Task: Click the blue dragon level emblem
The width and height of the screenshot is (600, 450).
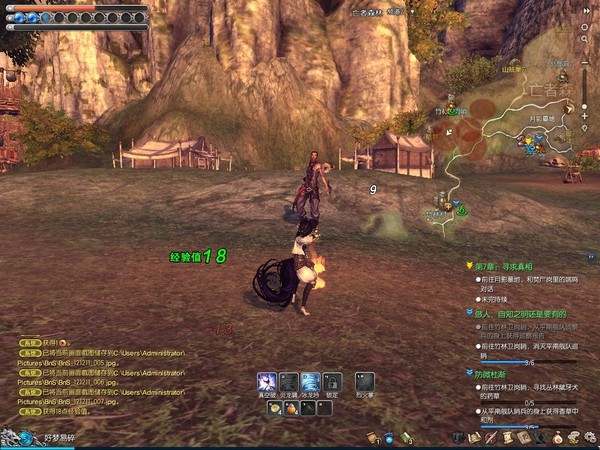Action: (x=13, y=436)
